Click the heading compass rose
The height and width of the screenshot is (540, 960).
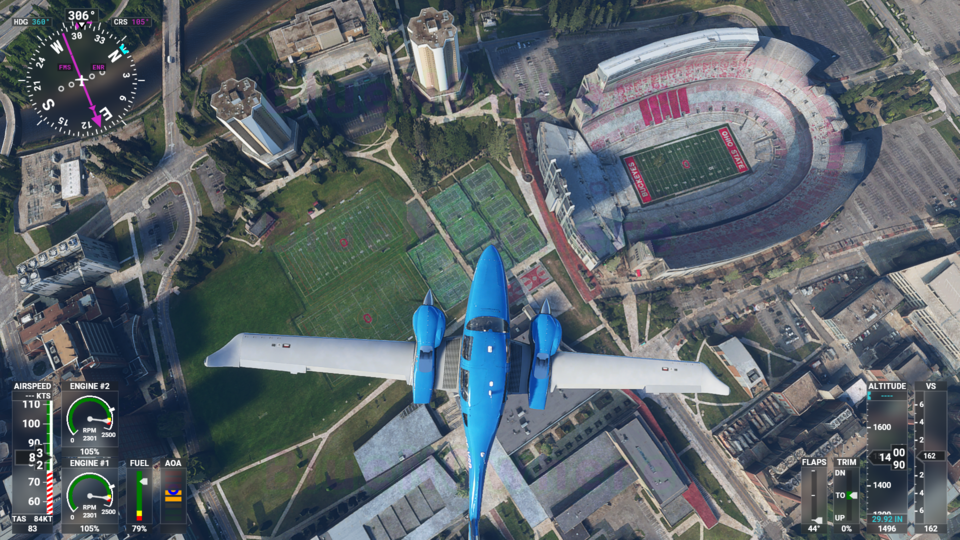[78, 82]
